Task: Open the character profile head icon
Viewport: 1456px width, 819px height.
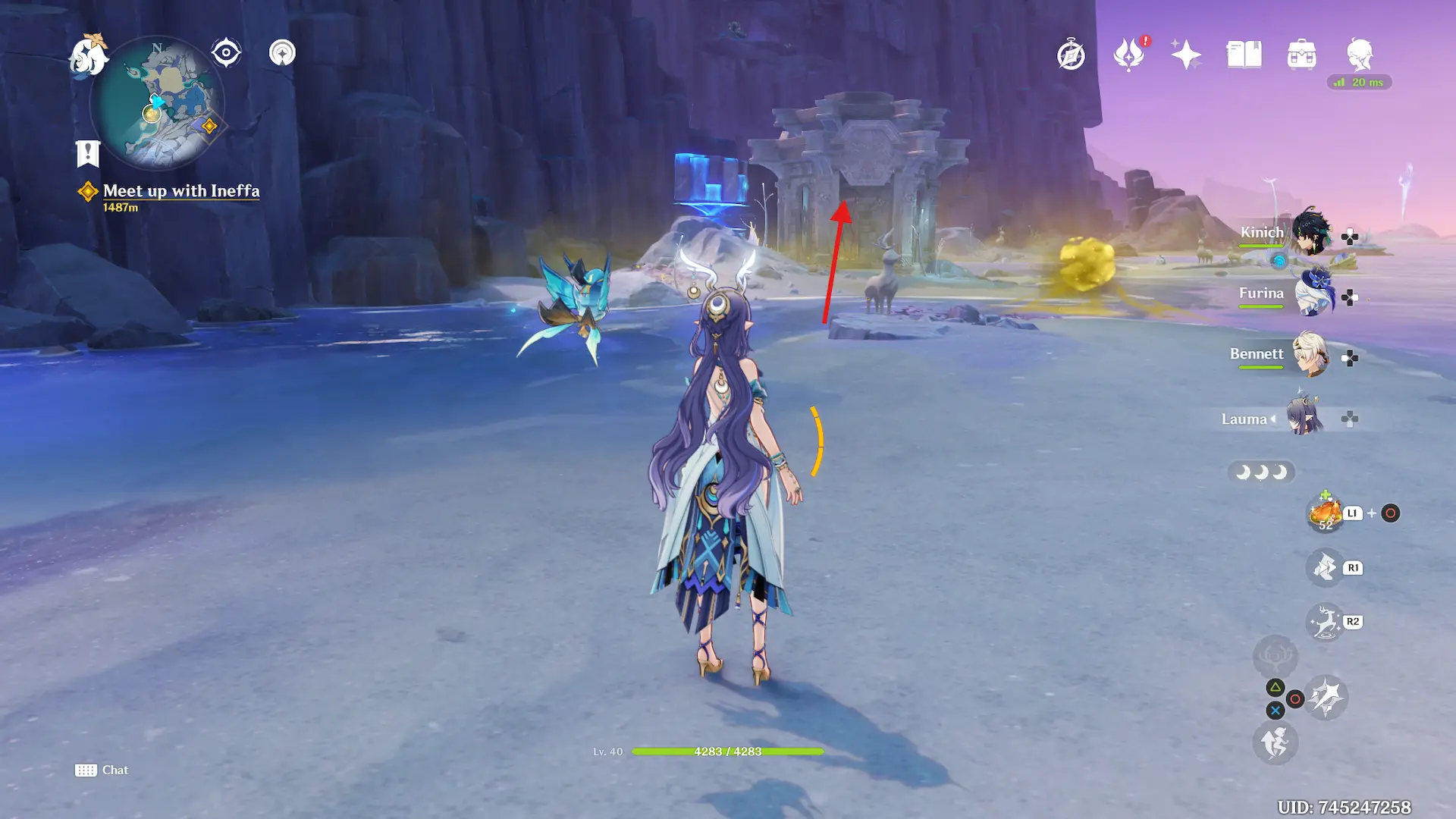Action: point(1360,55)
